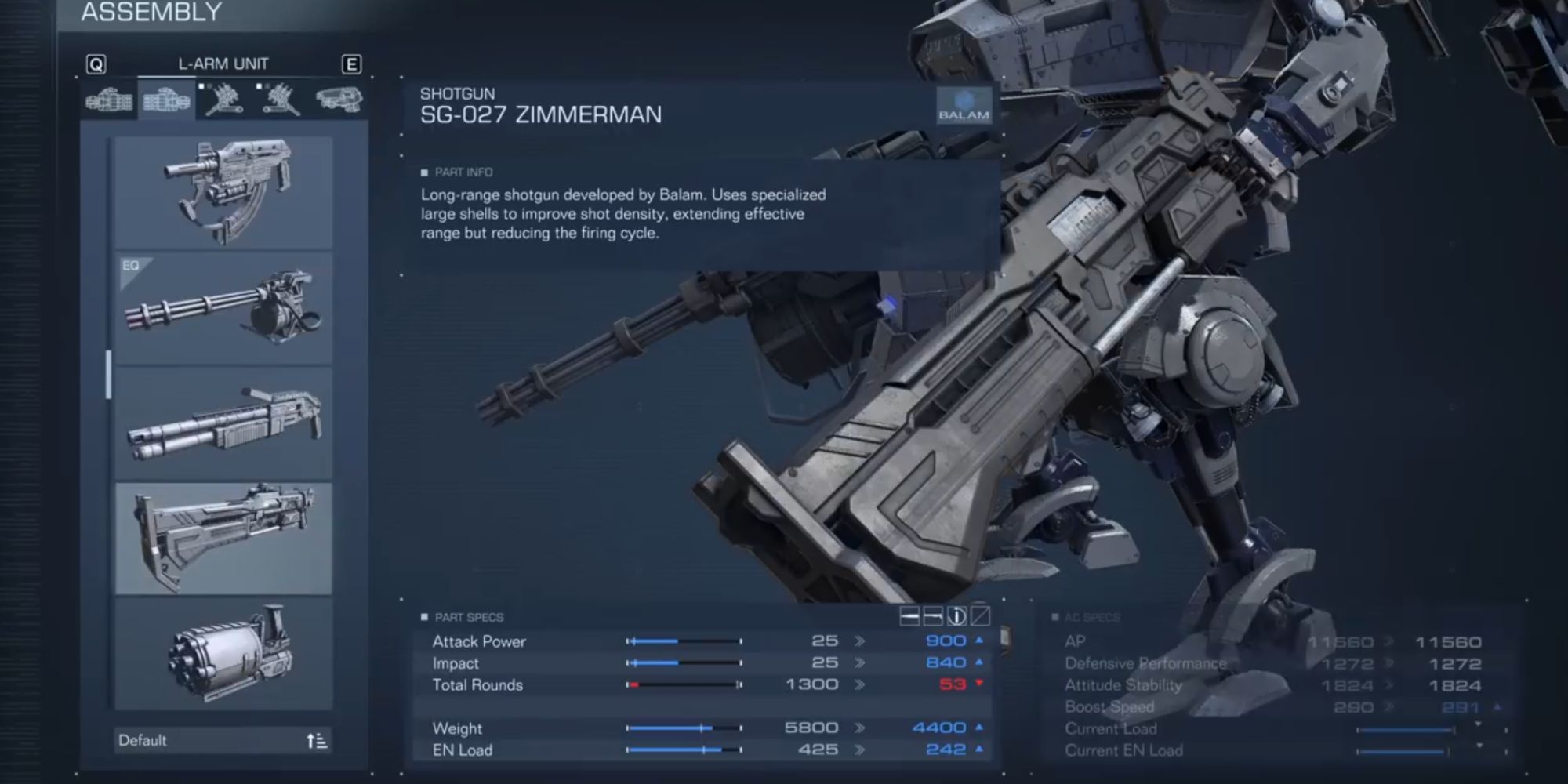Select the first rifle weapon category icon
The height and width of the screenshot is (784, 1568).
click(x=110, y=100)
